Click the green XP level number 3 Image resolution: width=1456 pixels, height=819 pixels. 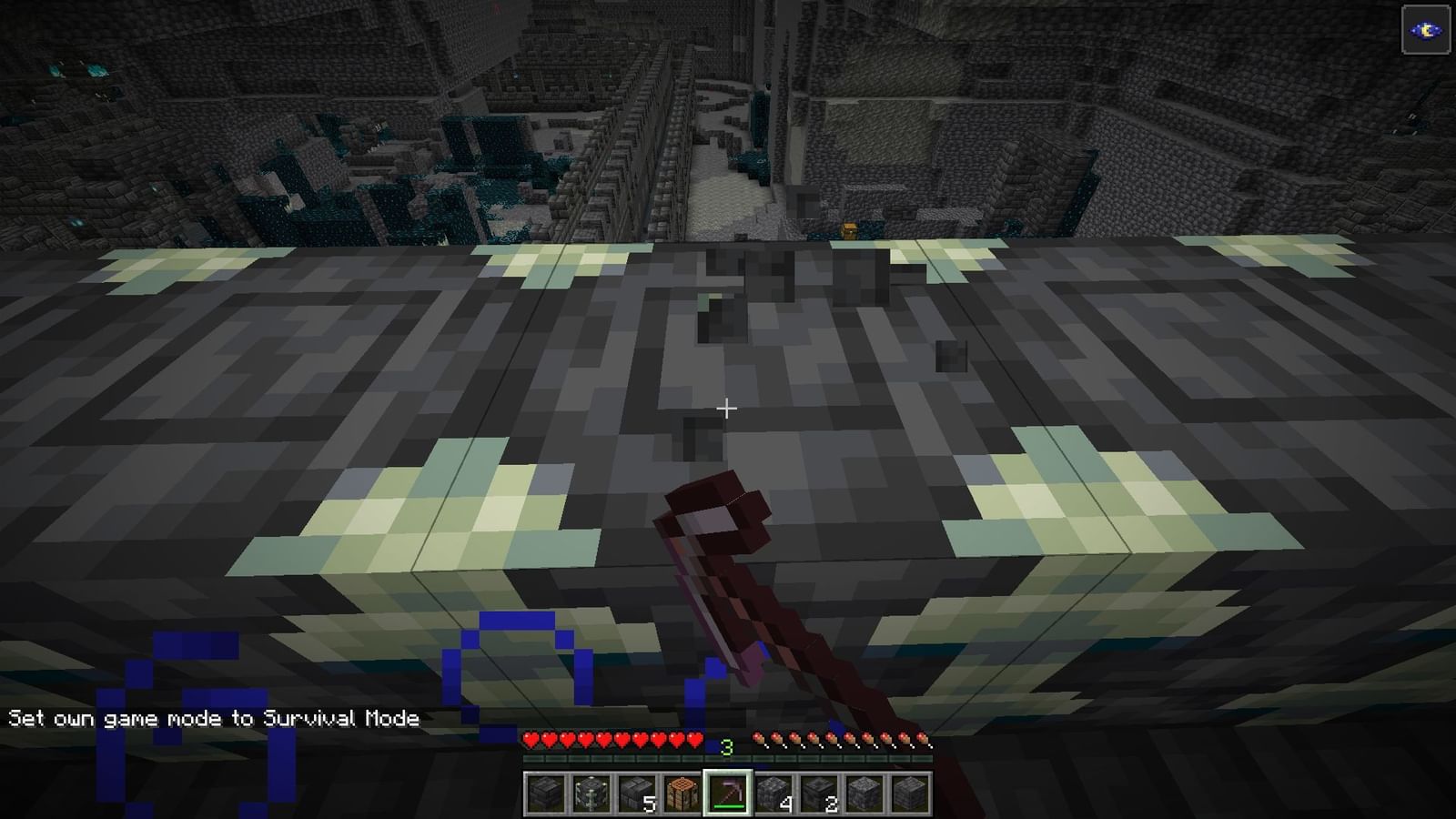[725, 744]
